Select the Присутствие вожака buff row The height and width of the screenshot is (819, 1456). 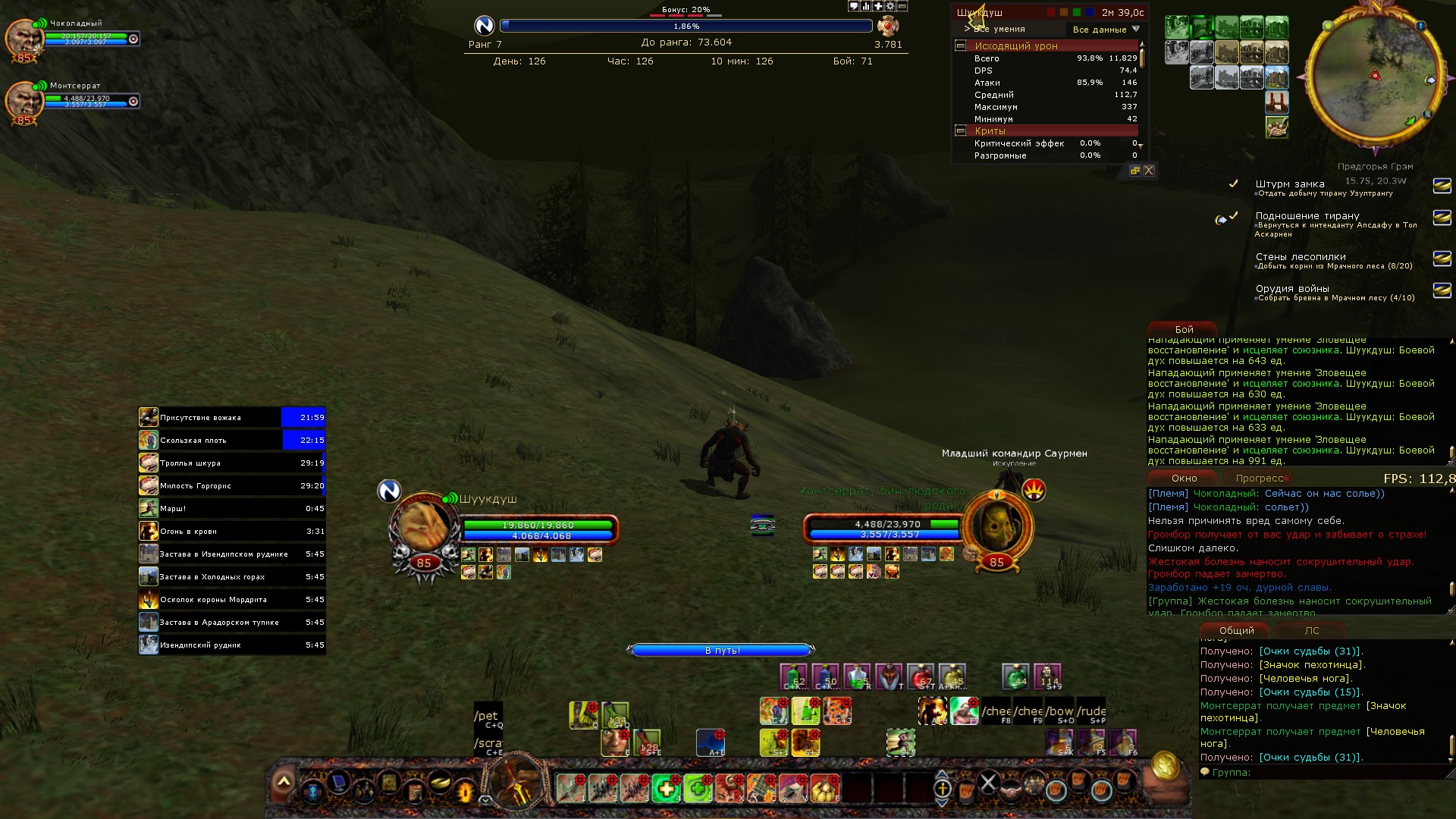231,418
